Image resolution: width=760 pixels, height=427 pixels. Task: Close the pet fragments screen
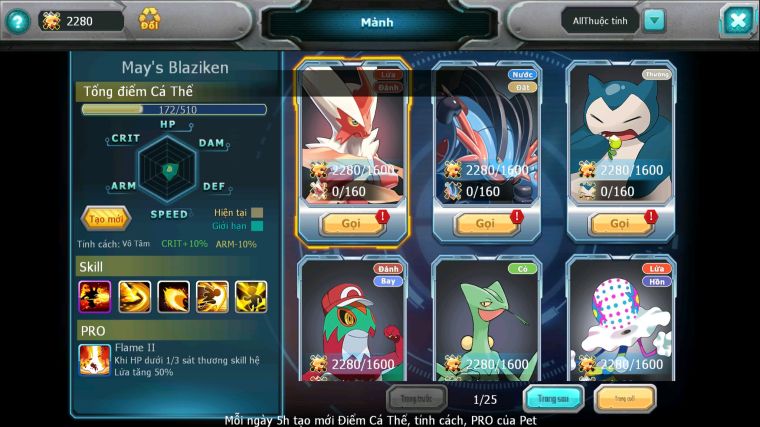click(737, 20)
